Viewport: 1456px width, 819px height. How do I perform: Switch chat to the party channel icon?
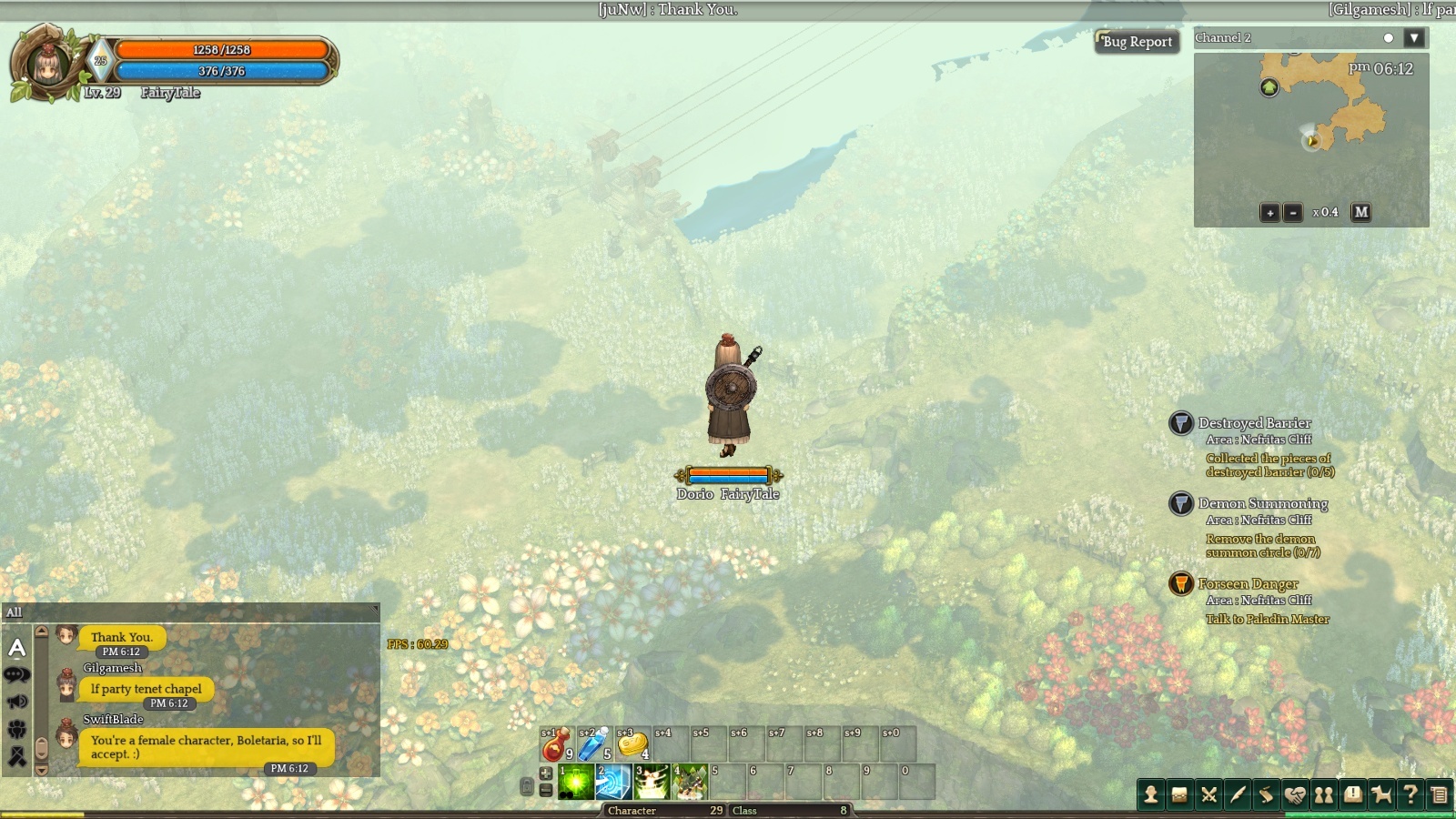coord(17,729)
